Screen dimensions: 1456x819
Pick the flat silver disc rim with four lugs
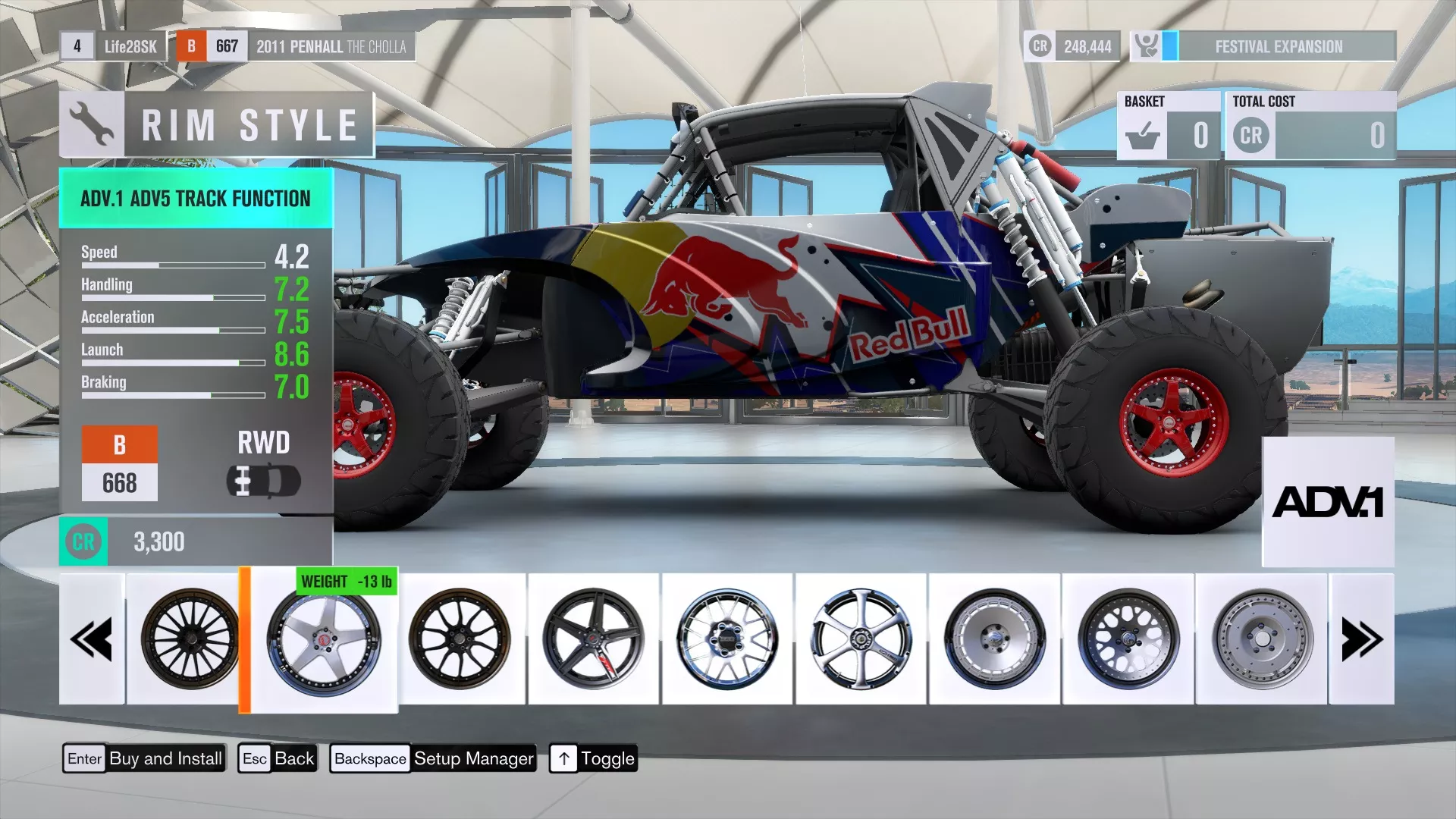pyautogui.click(x=1262, y=639)
